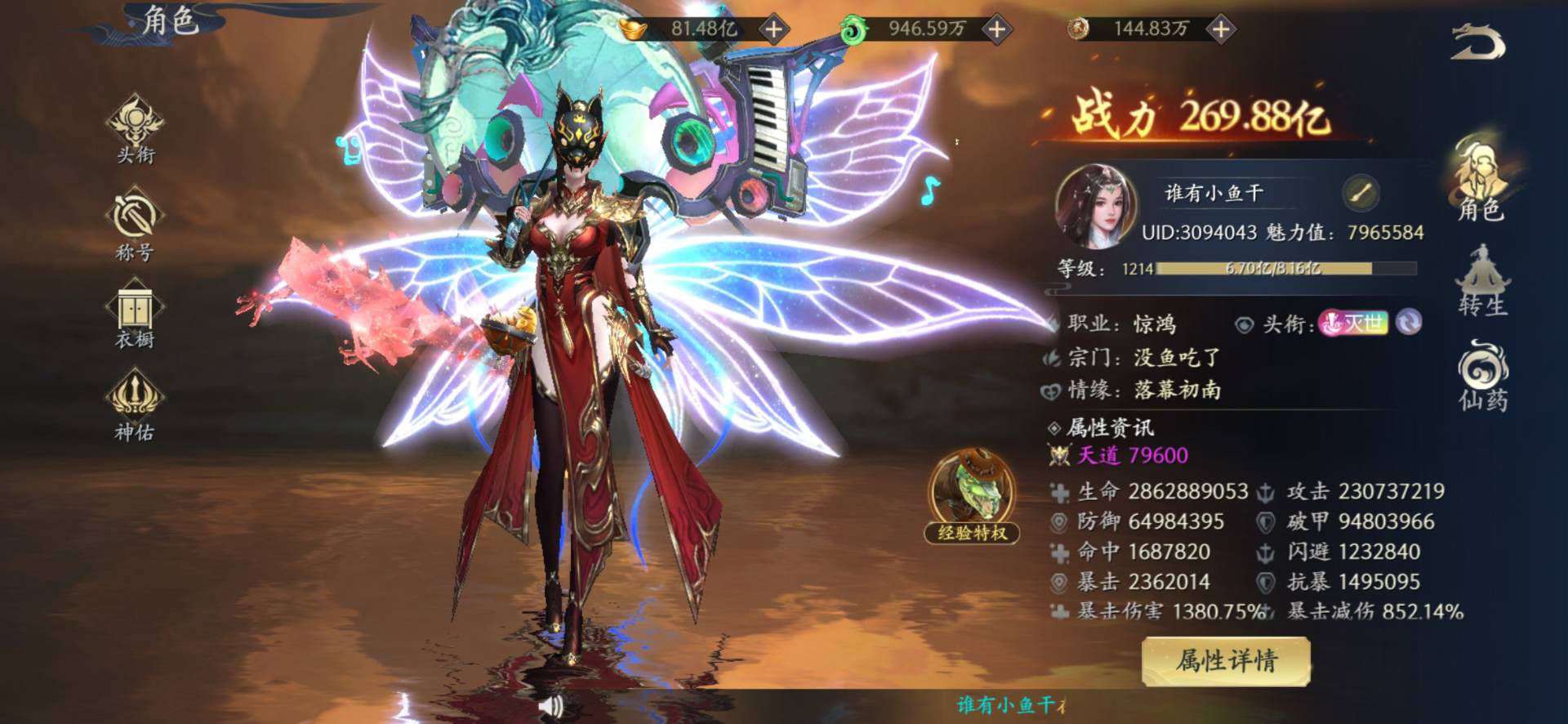The width and height of the screenshot is (1568, 724).
Task: Select the 灭世 title badge
Action: pos(1353,323)
